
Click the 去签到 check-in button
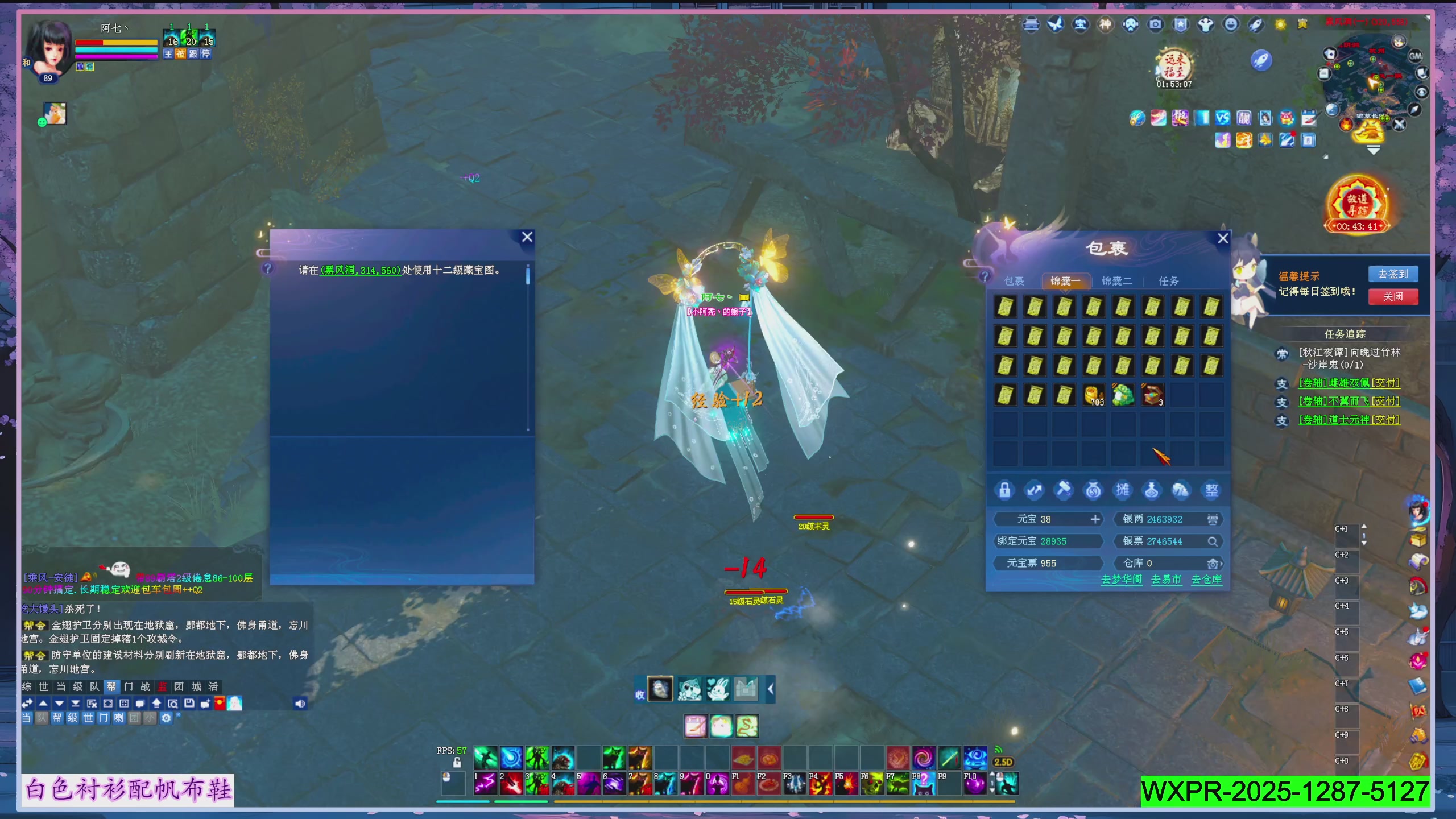click(x=1393, y=274)
